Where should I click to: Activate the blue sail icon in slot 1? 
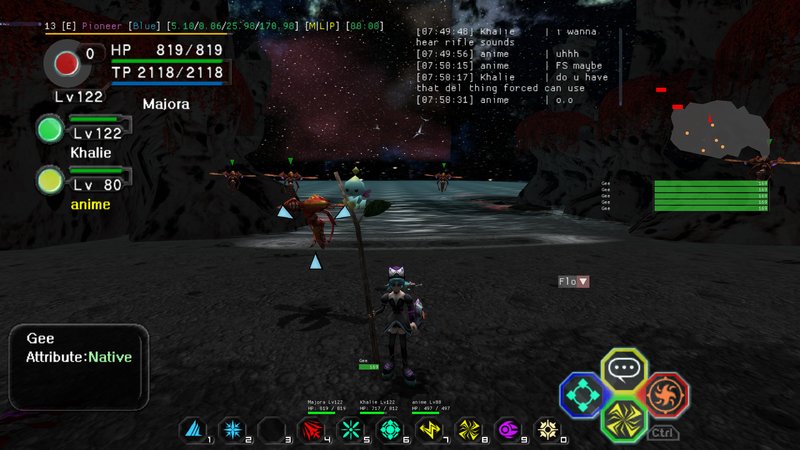pyautogui.click(x=192, y=430)
